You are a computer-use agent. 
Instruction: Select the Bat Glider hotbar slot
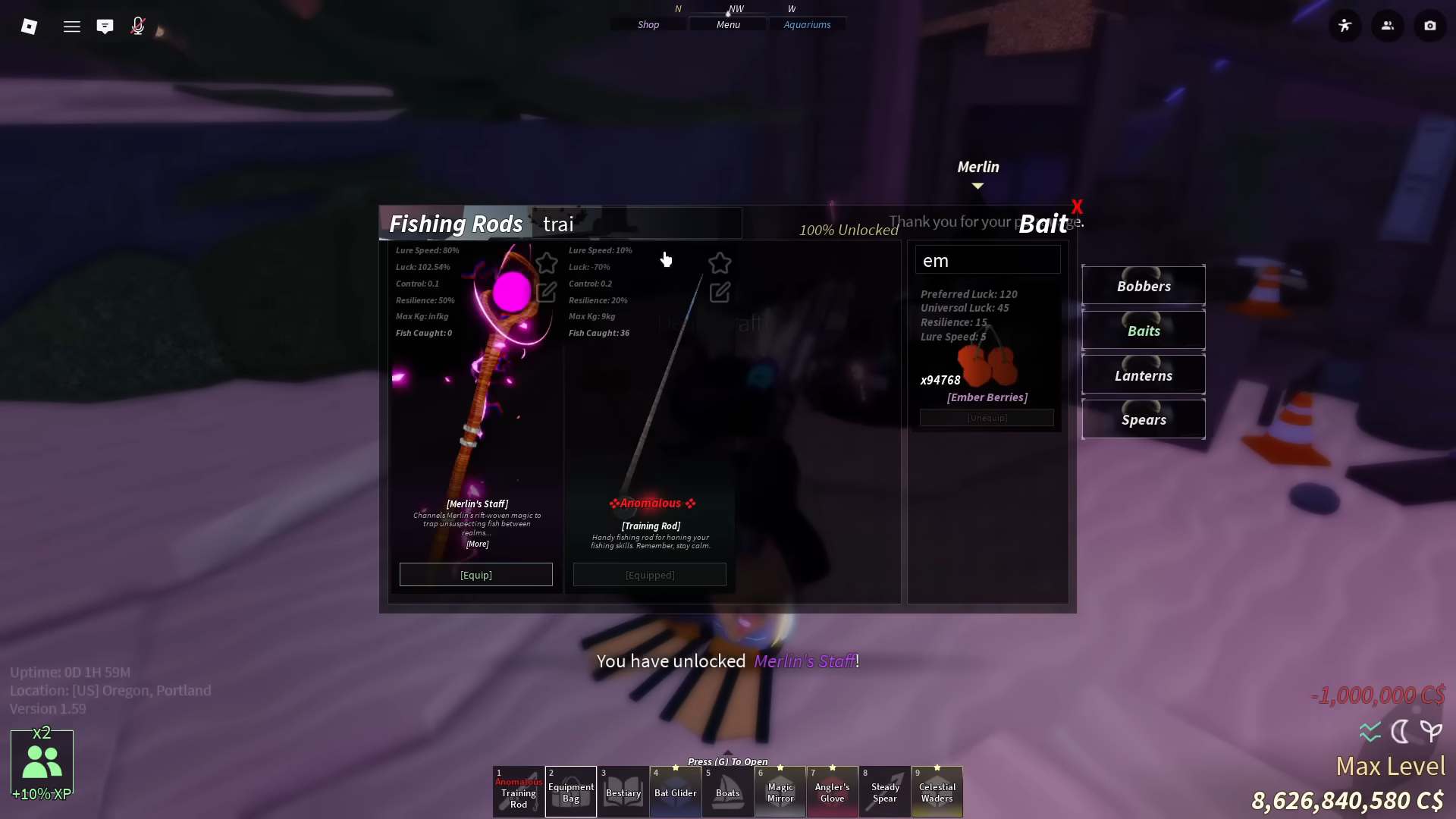pos(676,792)
